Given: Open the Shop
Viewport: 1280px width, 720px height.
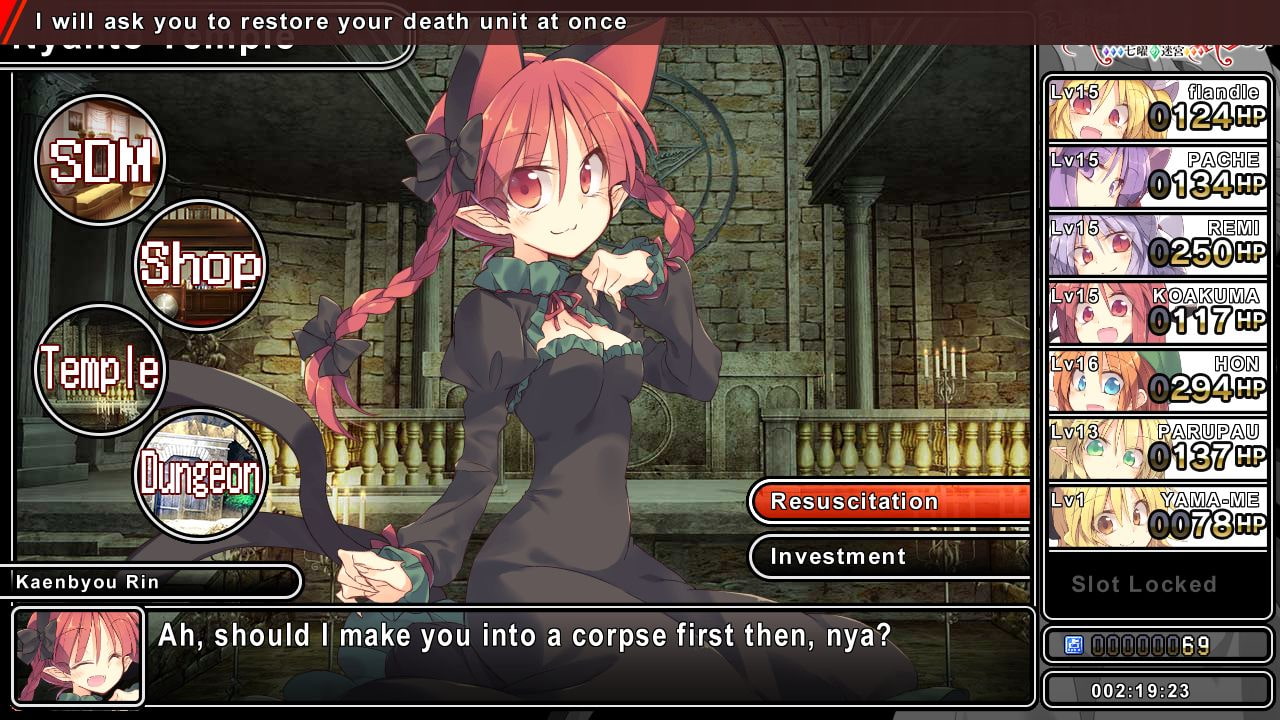Looking at the screenshot, I should pos(200,265).
